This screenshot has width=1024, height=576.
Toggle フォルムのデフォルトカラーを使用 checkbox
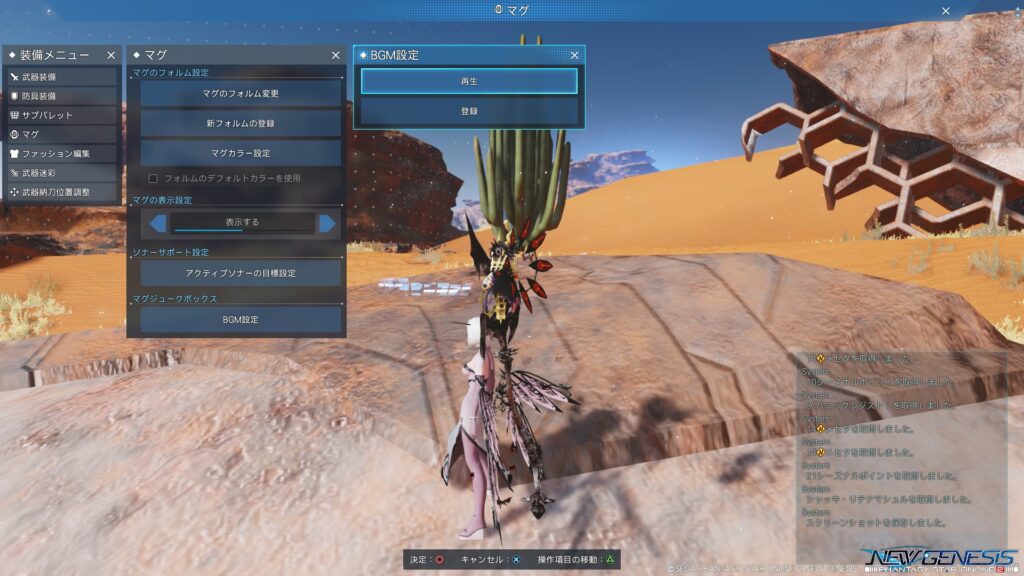153,178
